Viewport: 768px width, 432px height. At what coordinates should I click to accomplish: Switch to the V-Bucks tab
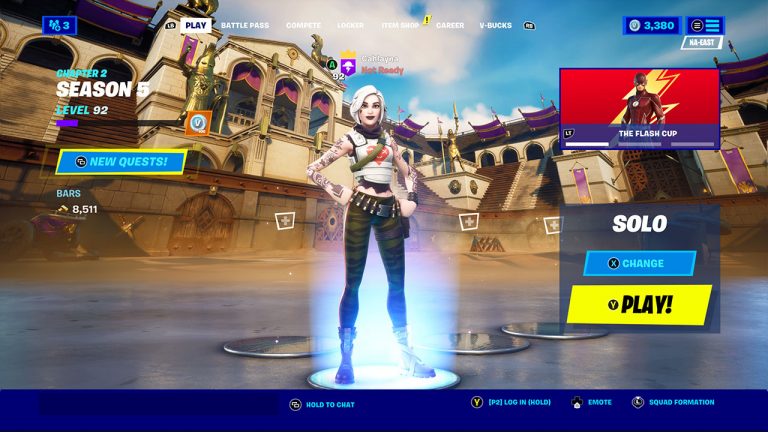495,25
